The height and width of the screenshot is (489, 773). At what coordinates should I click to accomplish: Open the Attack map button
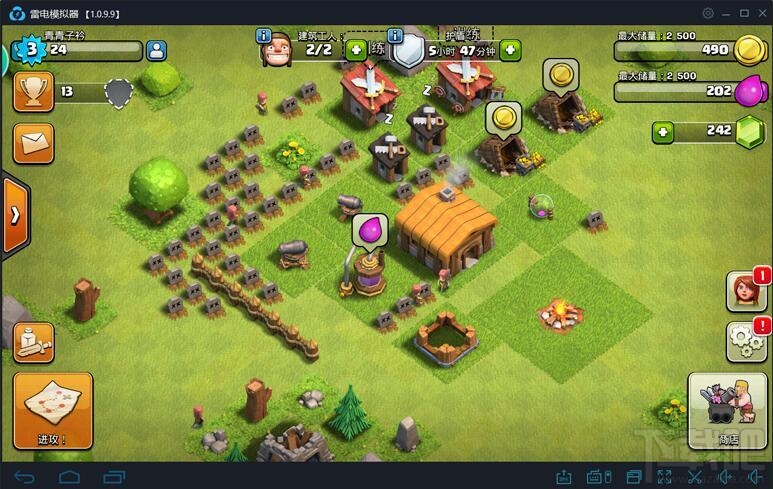point(53,411)
